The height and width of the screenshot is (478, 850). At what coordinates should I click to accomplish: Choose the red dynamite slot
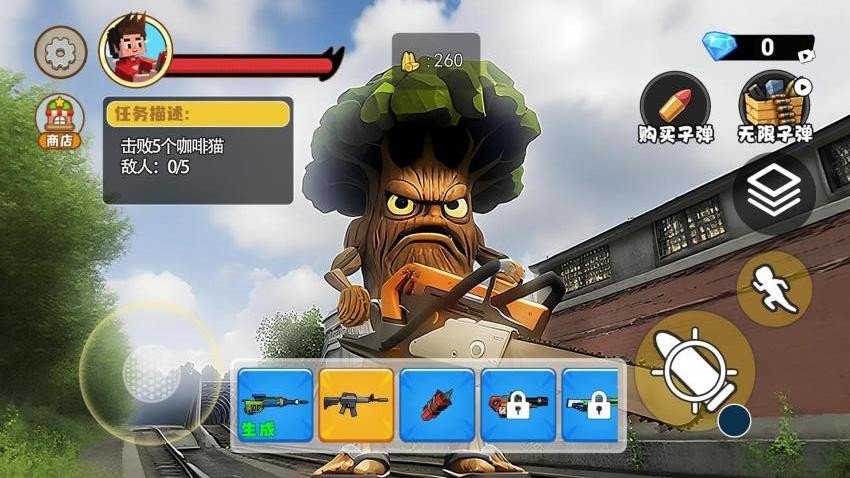(437, 405)
